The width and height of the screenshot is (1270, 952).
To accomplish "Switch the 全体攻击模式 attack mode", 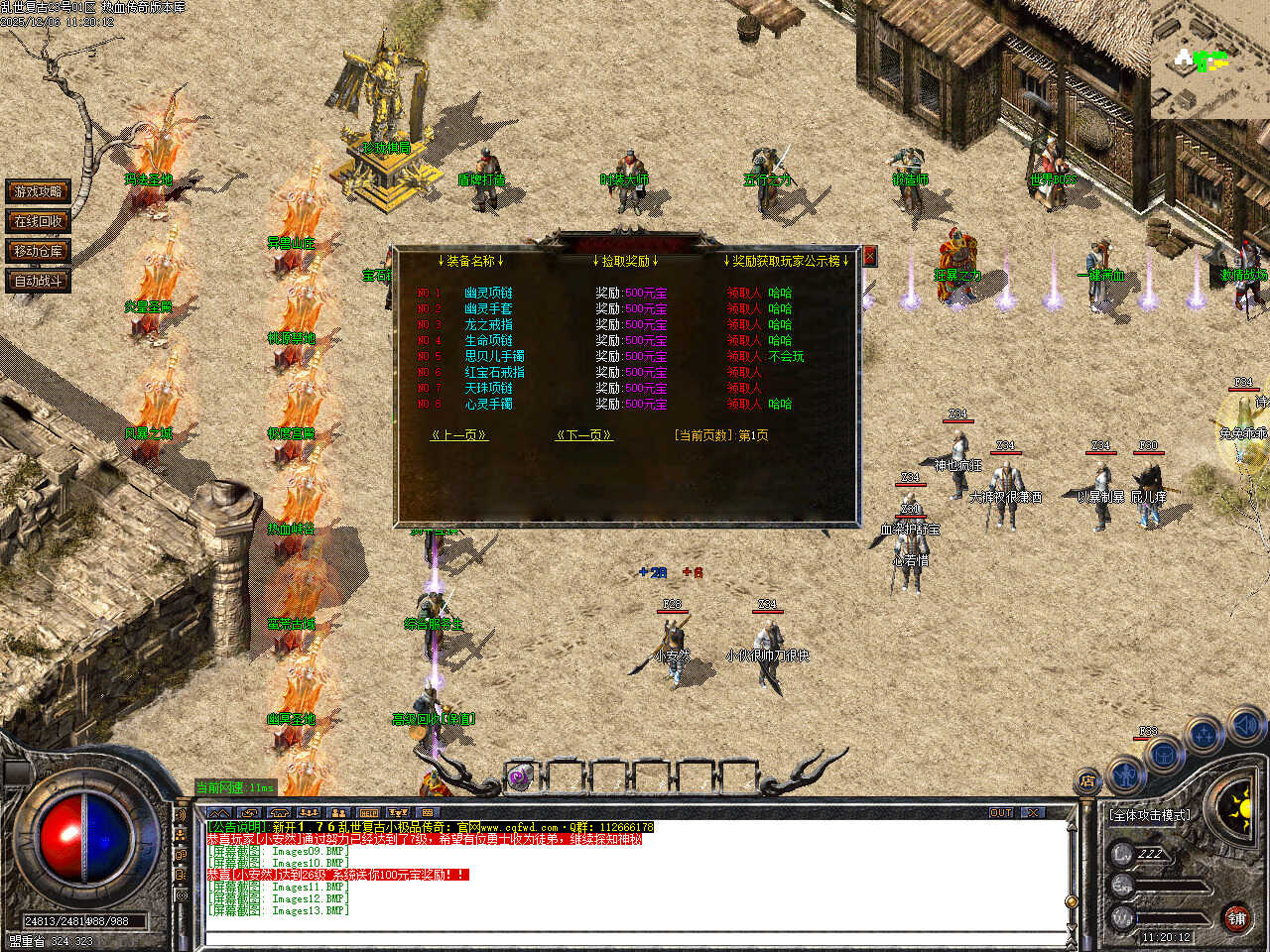I will click(x=1150, y=815).
